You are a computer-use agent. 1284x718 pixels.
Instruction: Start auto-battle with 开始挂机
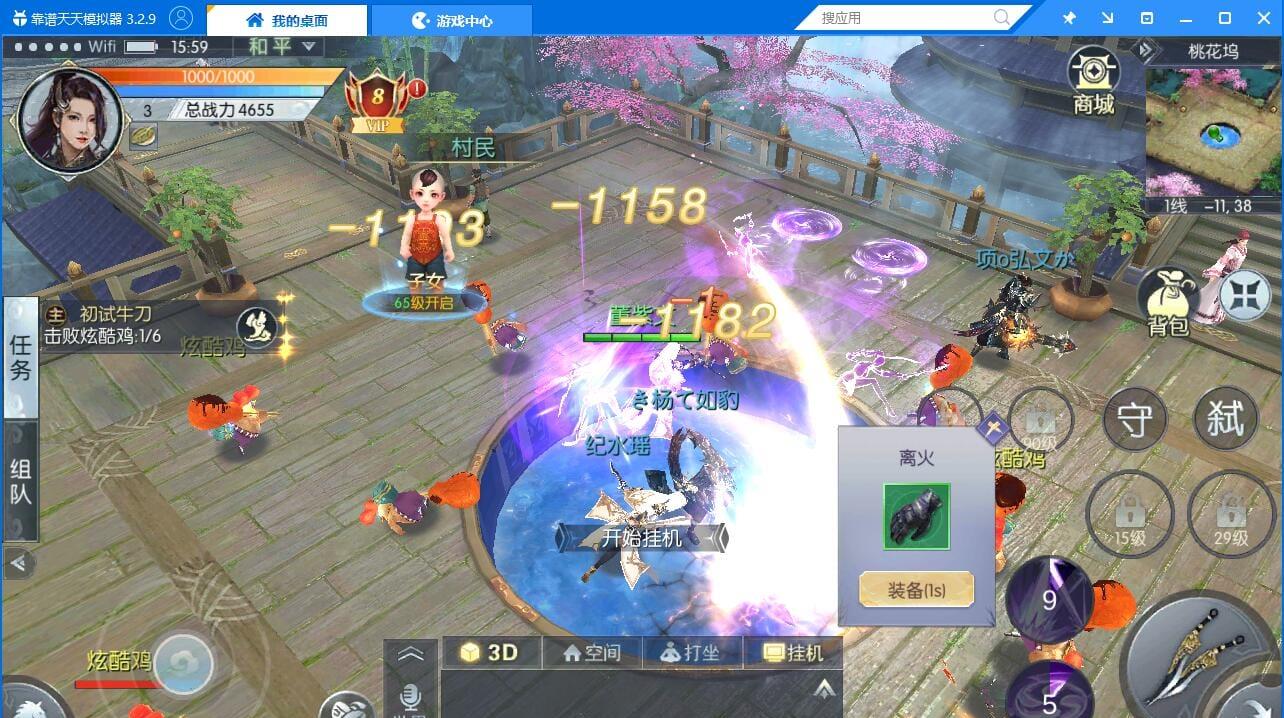pos(642,538)
